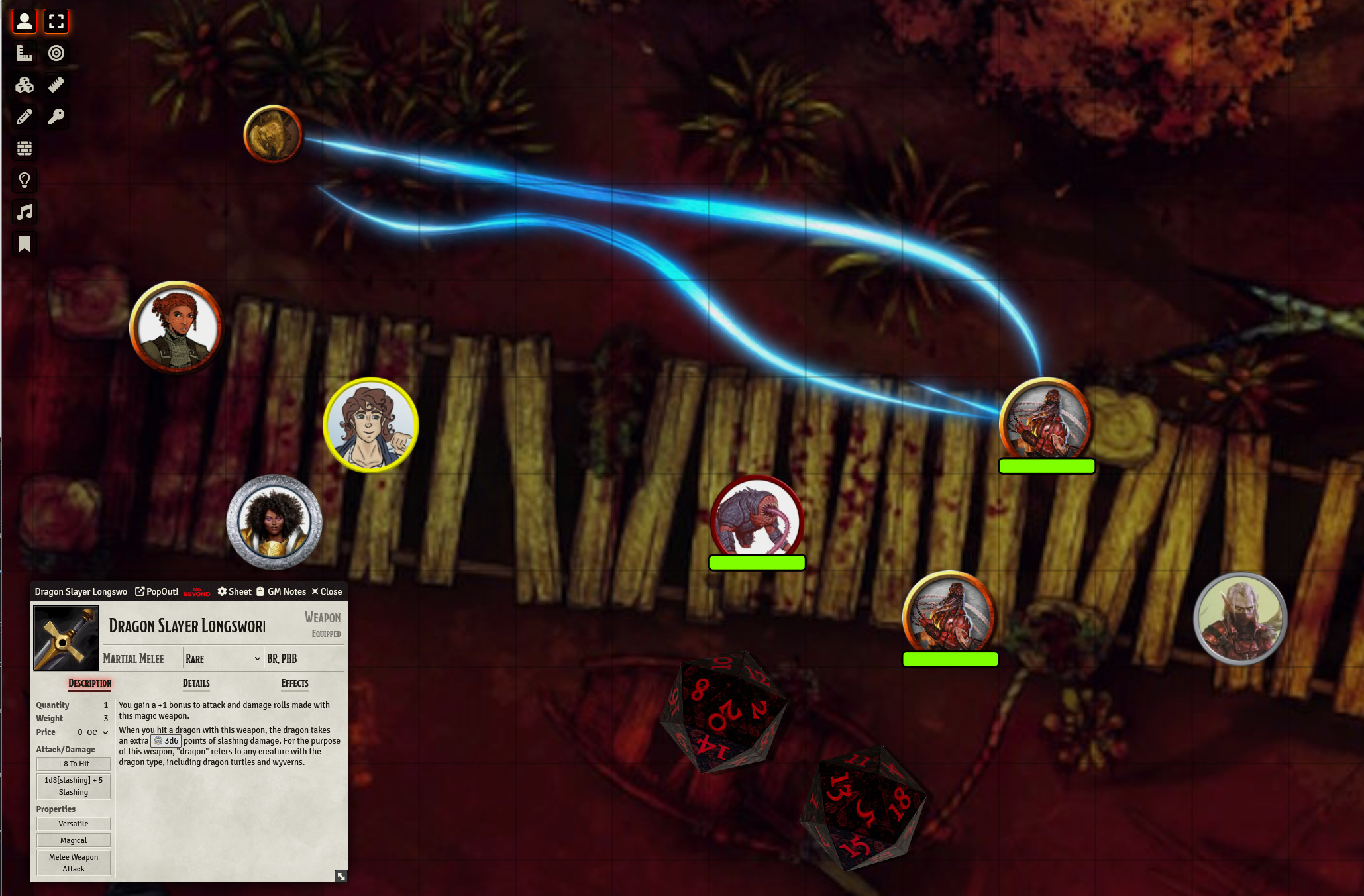Open the Sheet configuration option
Screen dimensions: 1364x896
pos(235,591)
